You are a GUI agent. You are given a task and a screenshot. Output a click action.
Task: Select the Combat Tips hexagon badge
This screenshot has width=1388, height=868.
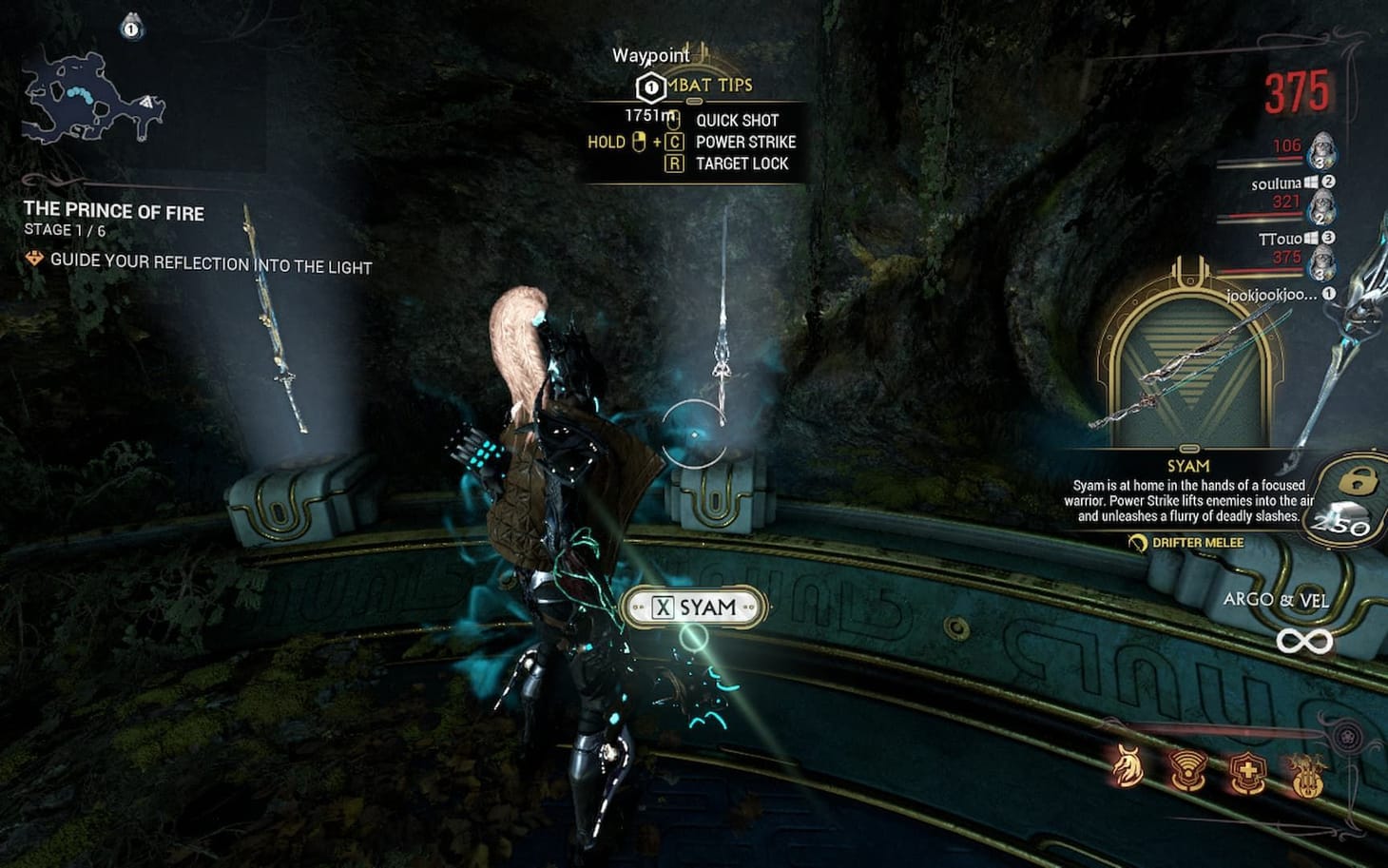649,87
